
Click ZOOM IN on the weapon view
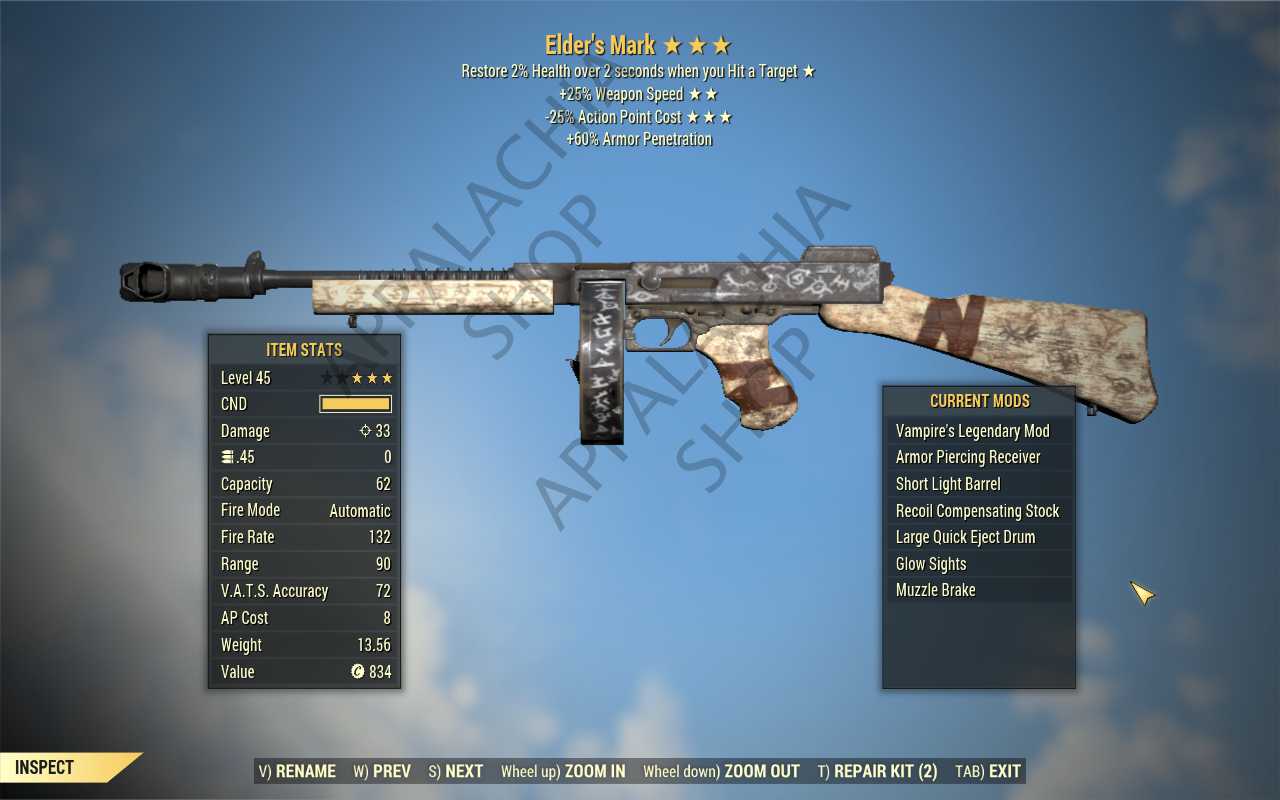click(x=563, y=771)
